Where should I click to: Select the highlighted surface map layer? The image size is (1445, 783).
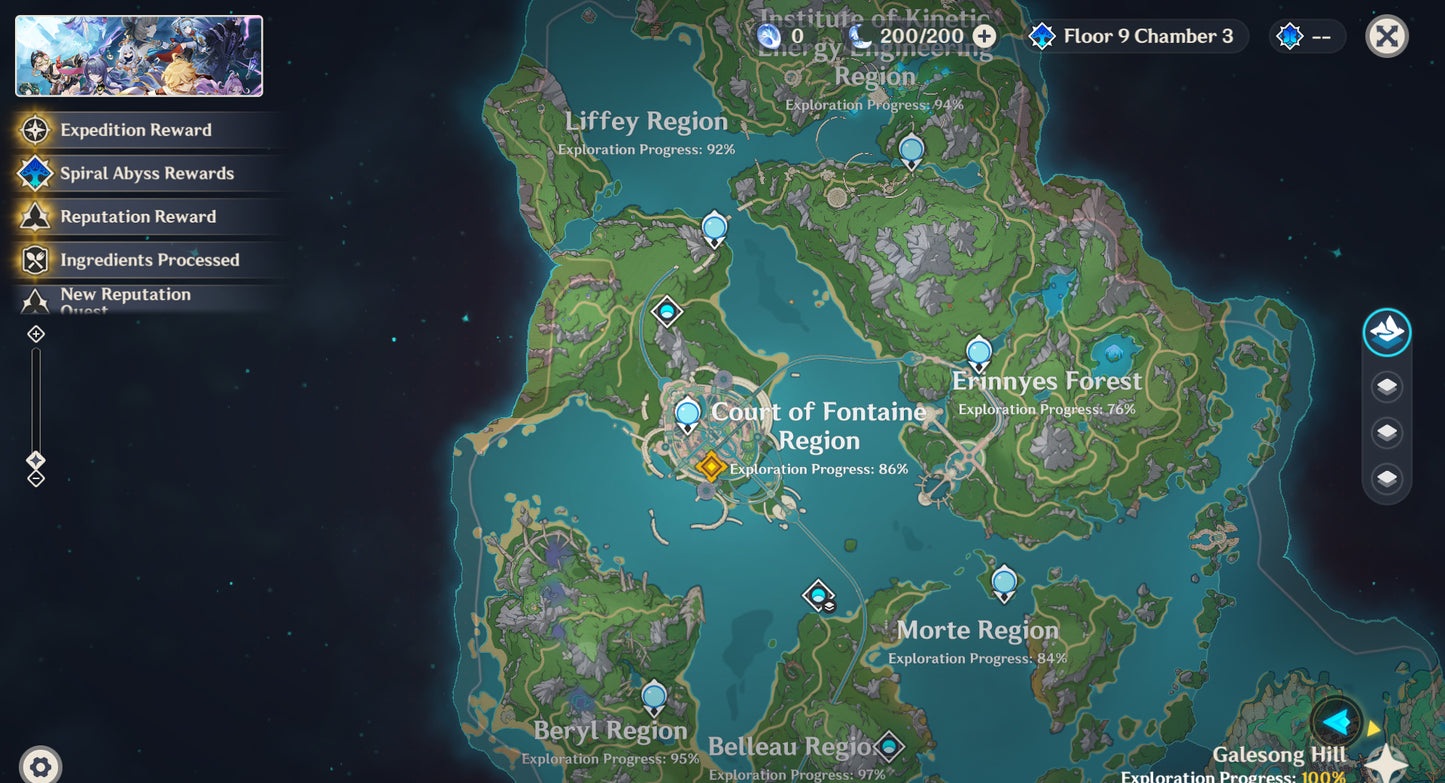1386,333
